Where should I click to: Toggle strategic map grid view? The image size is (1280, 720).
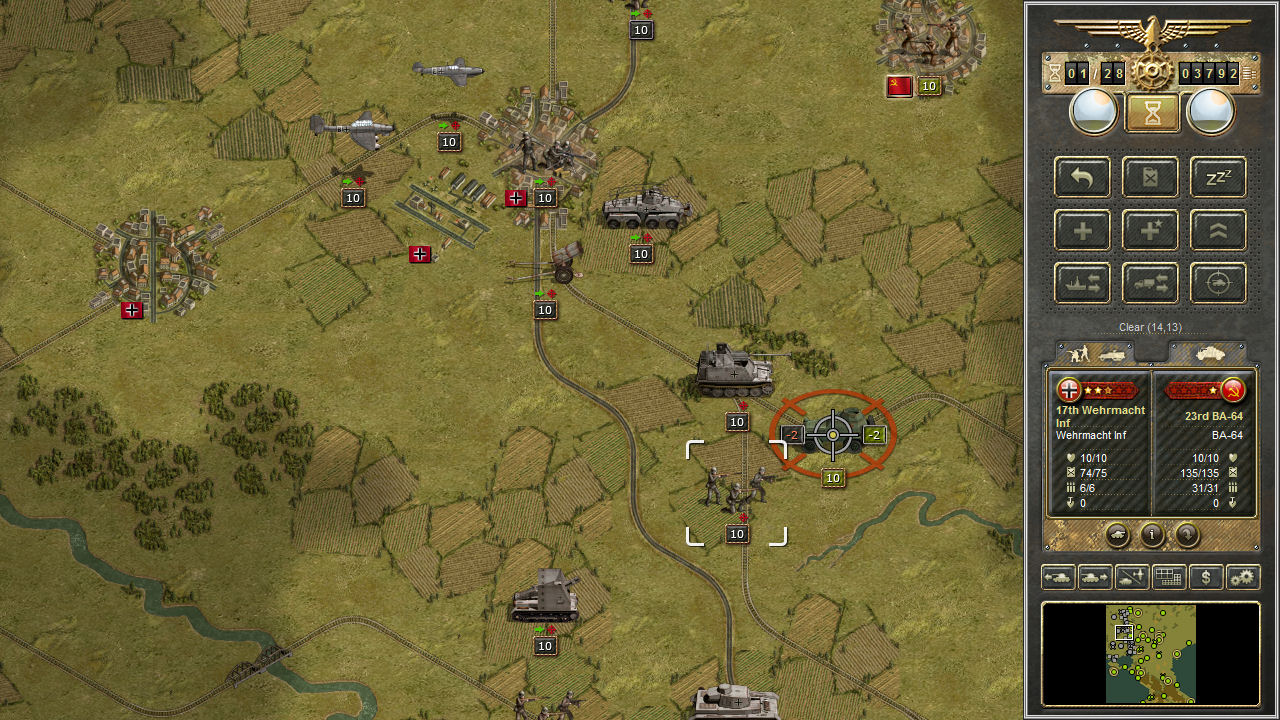tap(1168, 577)
